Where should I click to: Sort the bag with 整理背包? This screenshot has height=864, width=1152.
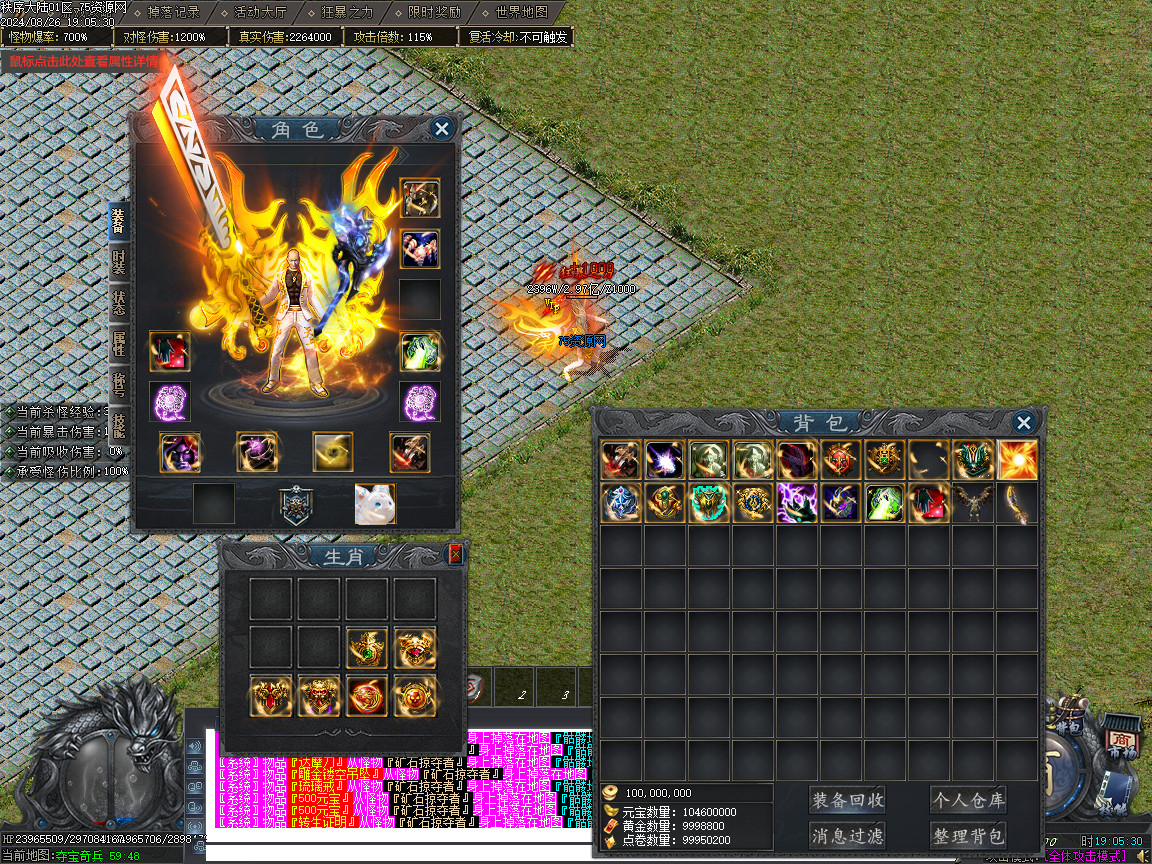(x=967, y=835)
